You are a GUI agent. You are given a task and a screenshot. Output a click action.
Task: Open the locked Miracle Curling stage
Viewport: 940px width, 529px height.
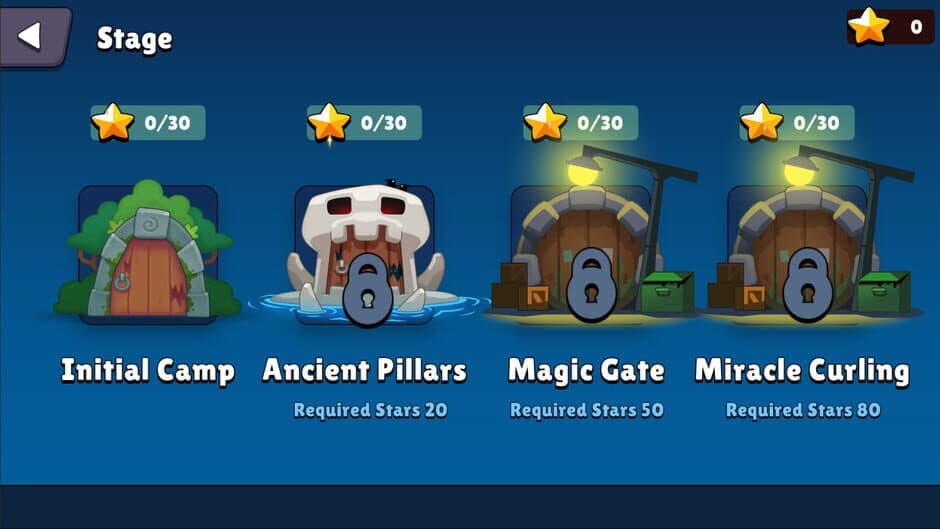802,255
